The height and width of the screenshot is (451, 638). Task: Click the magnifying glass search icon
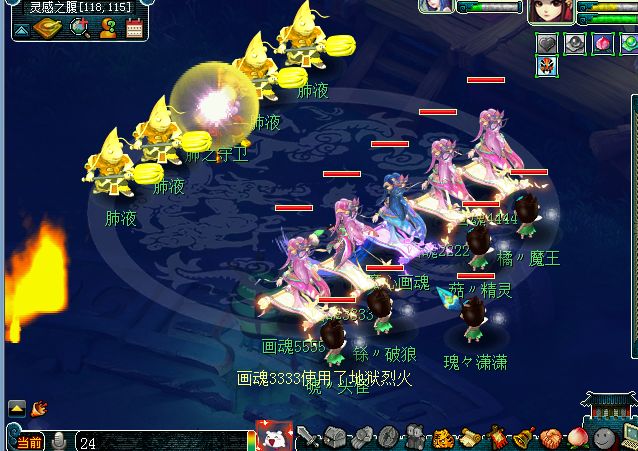point(80,27)
